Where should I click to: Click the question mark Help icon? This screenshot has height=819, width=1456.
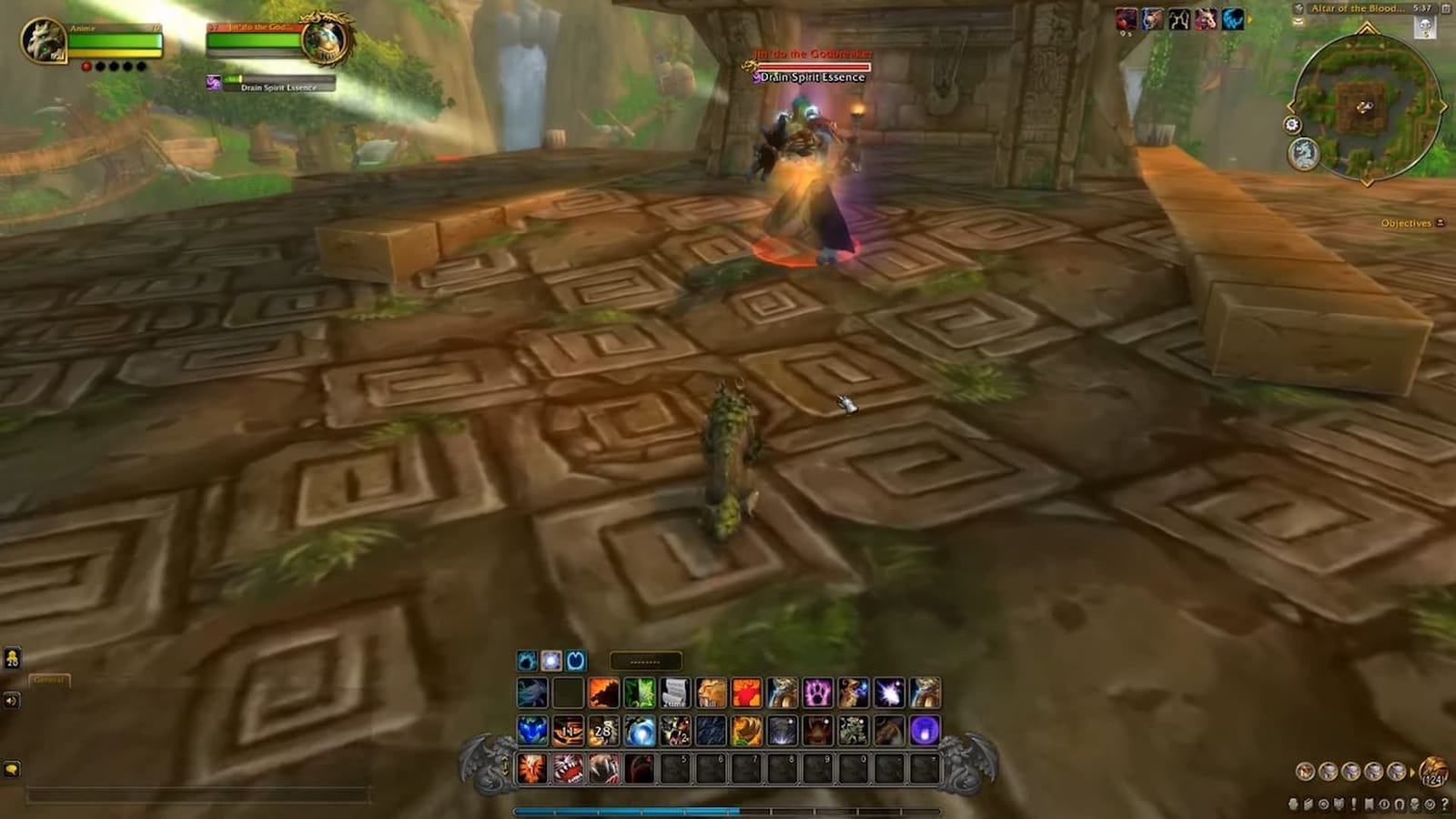pos(1443,804)
